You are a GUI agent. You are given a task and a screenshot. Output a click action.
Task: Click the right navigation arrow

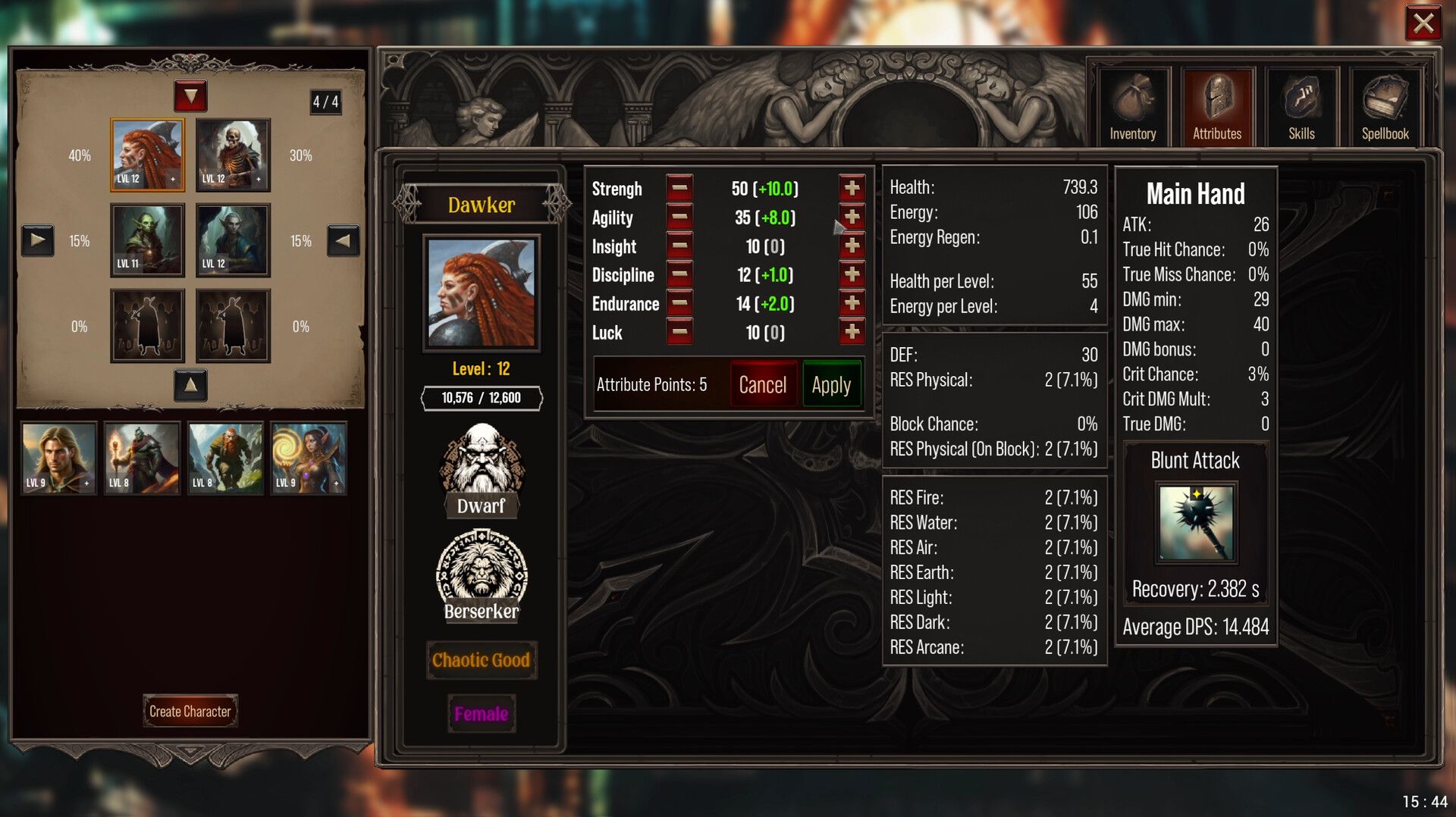pyautogui.click(x=342, y=241)
